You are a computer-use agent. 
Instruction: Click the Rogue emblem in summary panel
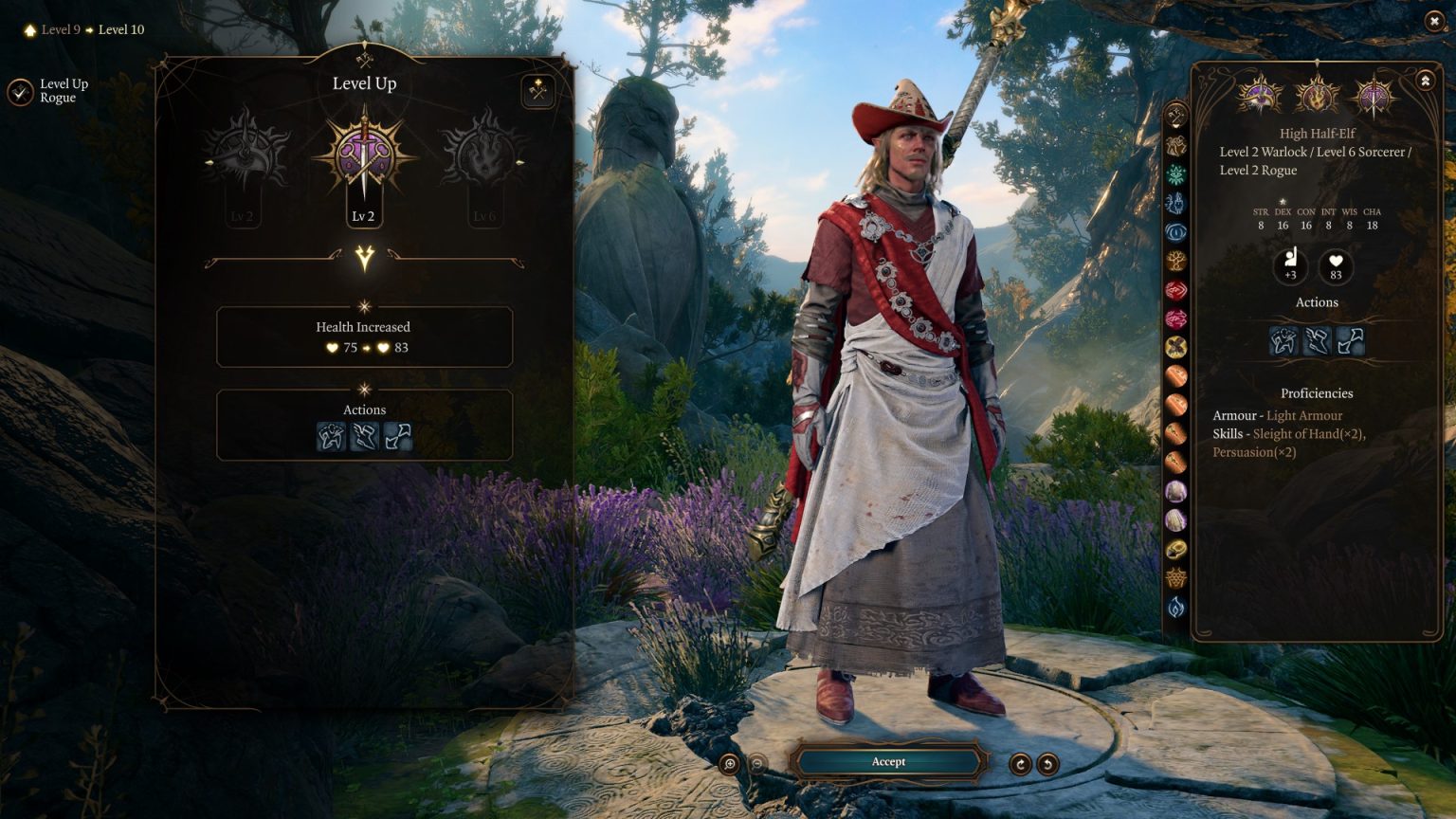point(1374,96)
